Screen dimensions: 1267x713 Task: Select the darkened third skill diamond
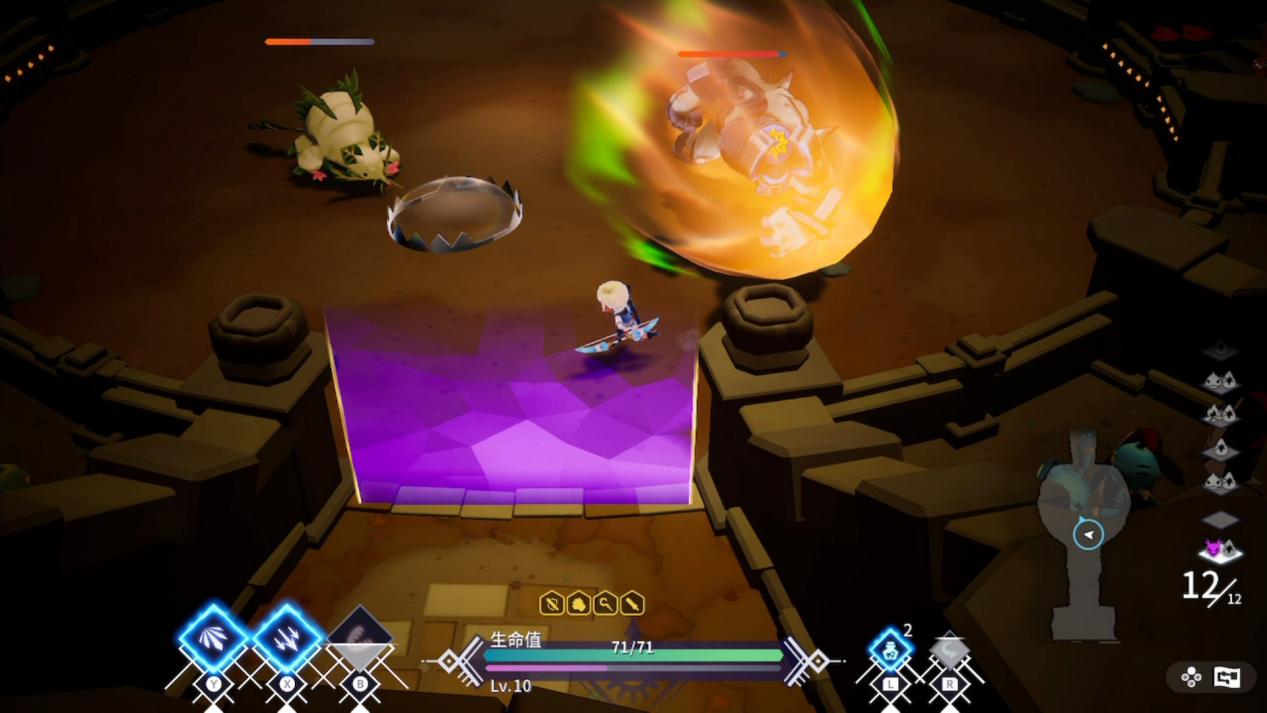pyautogui.click(x=360, y=637)
